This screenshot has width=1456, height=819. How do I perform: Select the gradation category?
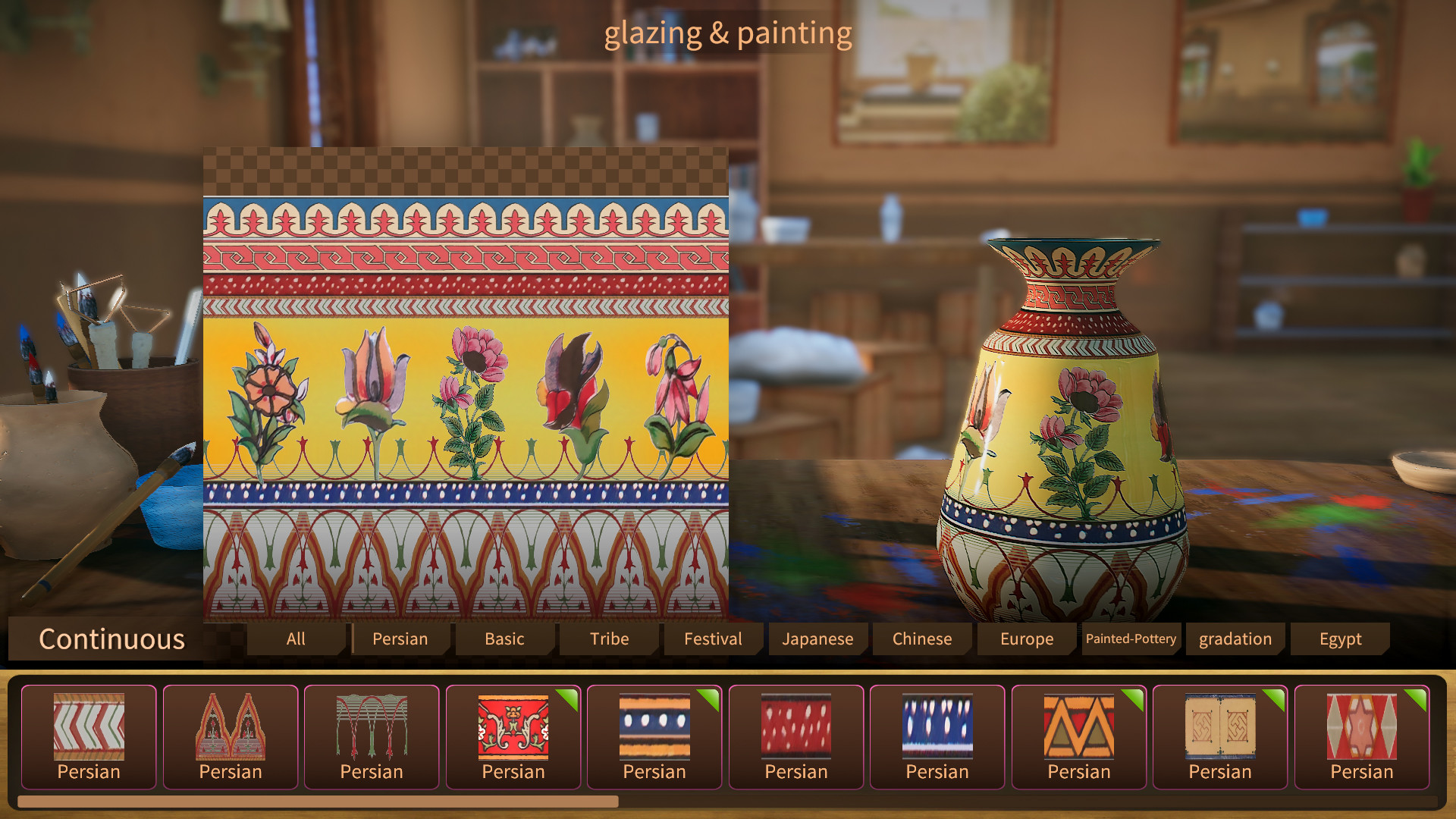(1235, 639)
